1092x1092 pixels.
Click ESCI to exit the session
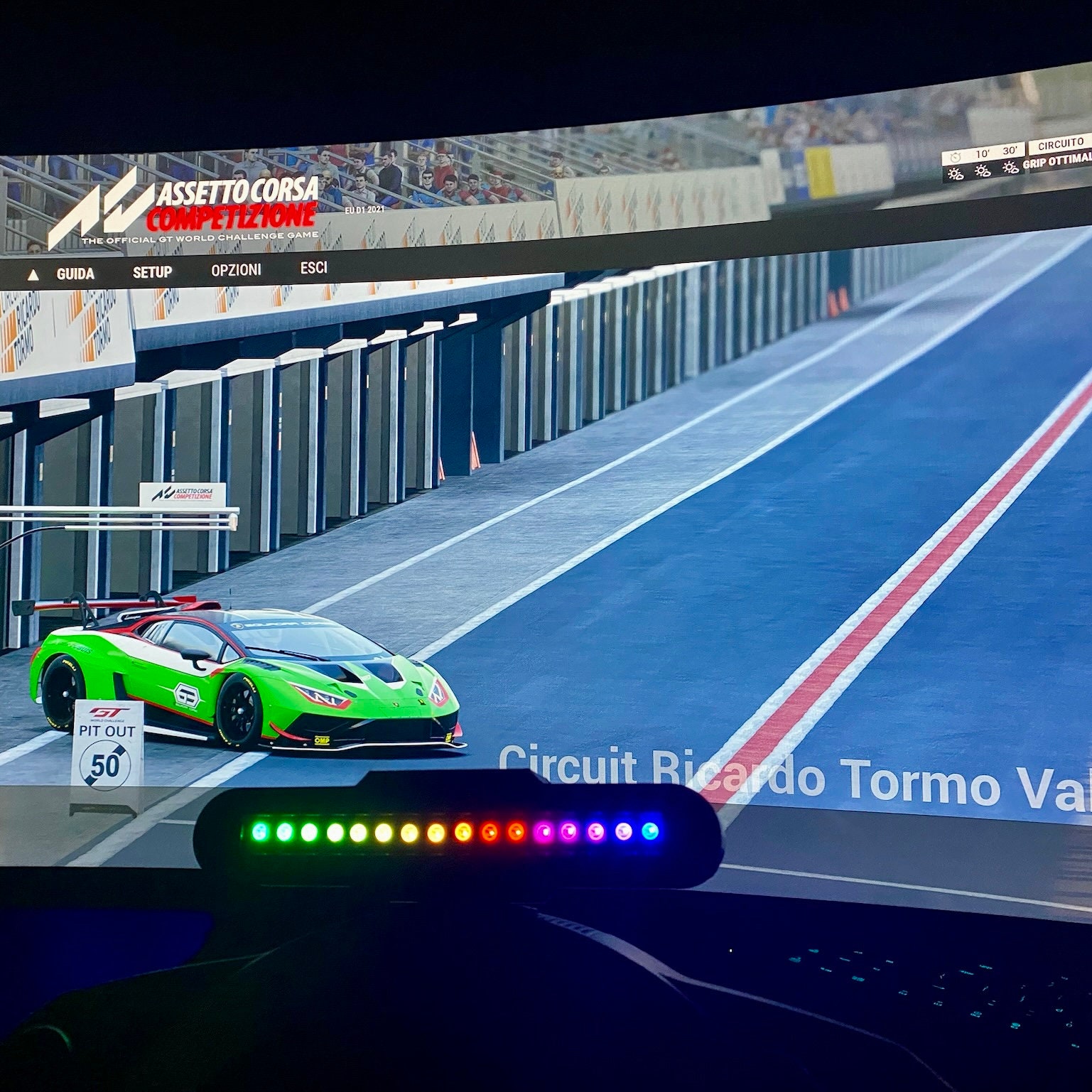pos(315,268)
